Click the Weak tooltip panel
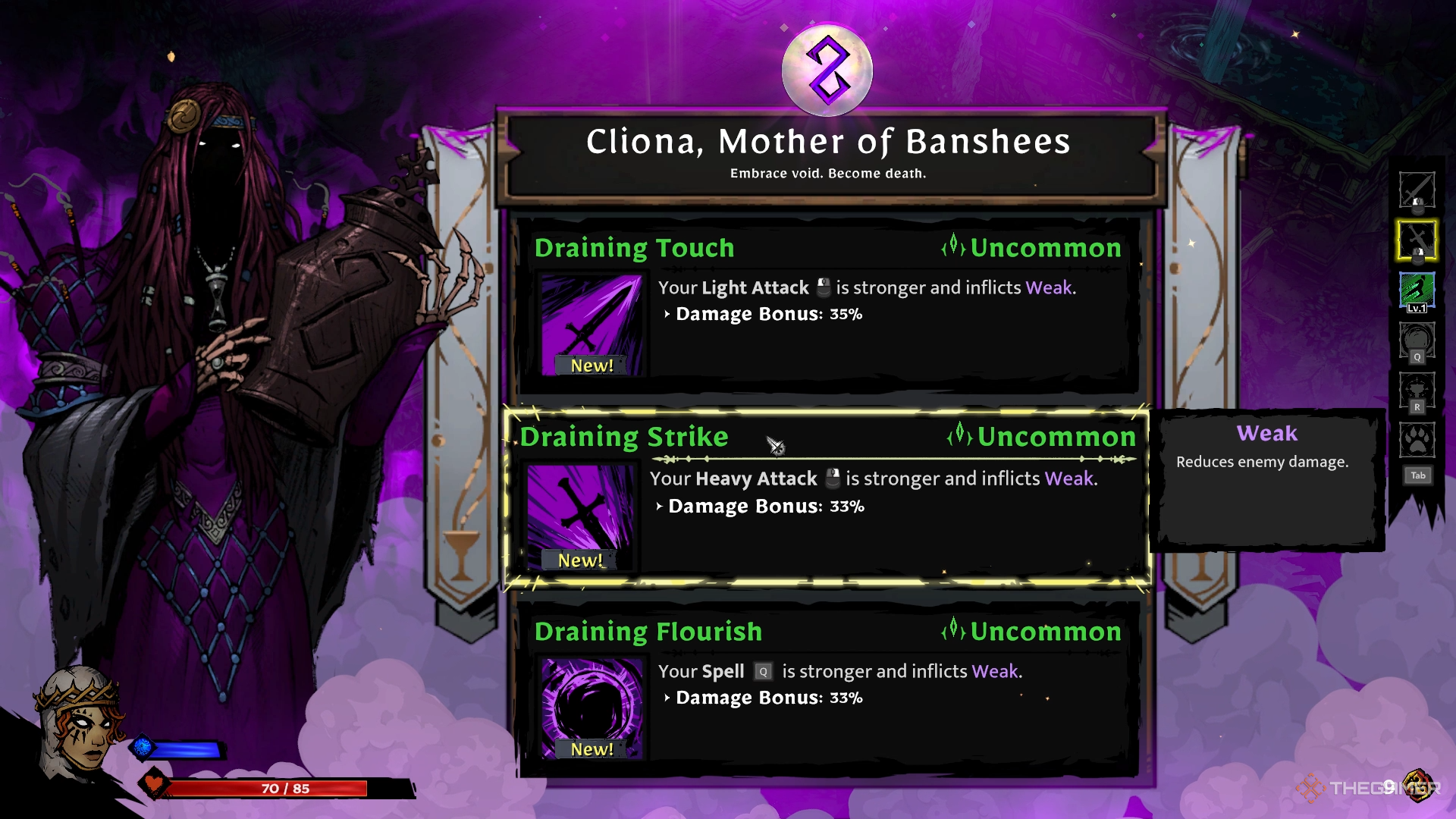The image size is (1456, 819). 1268,478
